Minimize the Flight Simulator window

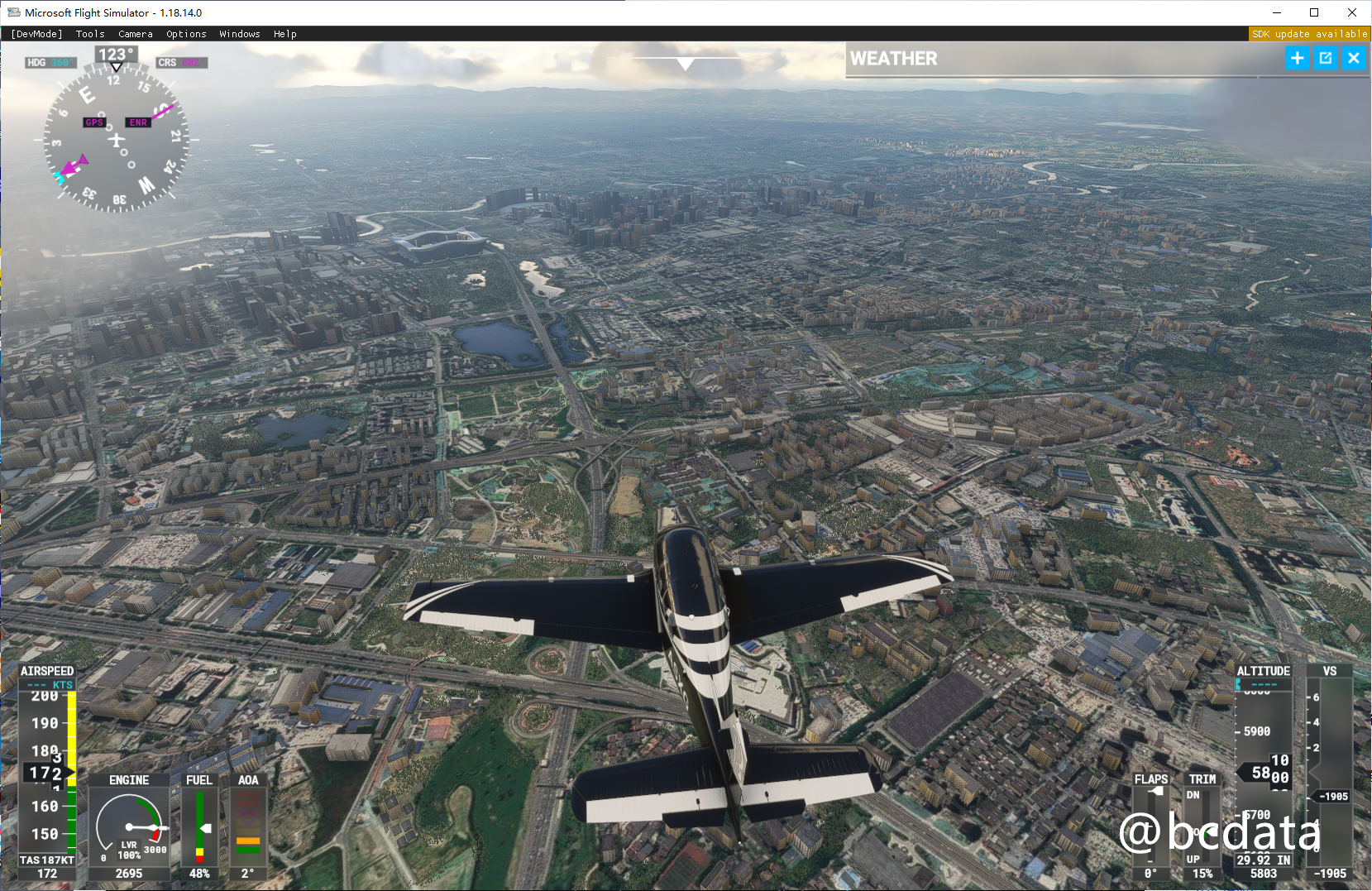[x=1276, y=12]
